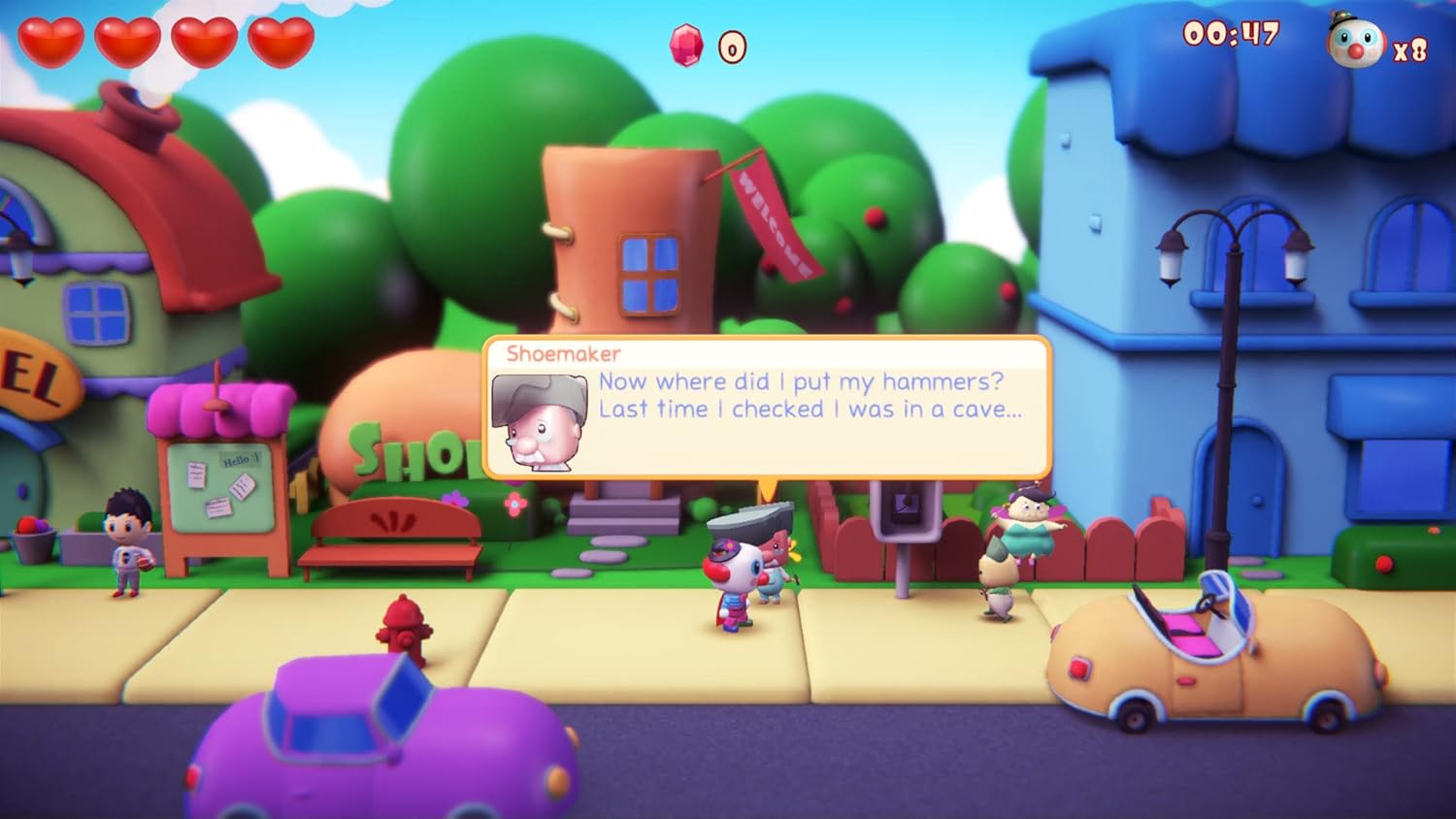This screenshot has height=819, width=1456.
Task: Toggle the second heart icon
Action: [129, 41]
